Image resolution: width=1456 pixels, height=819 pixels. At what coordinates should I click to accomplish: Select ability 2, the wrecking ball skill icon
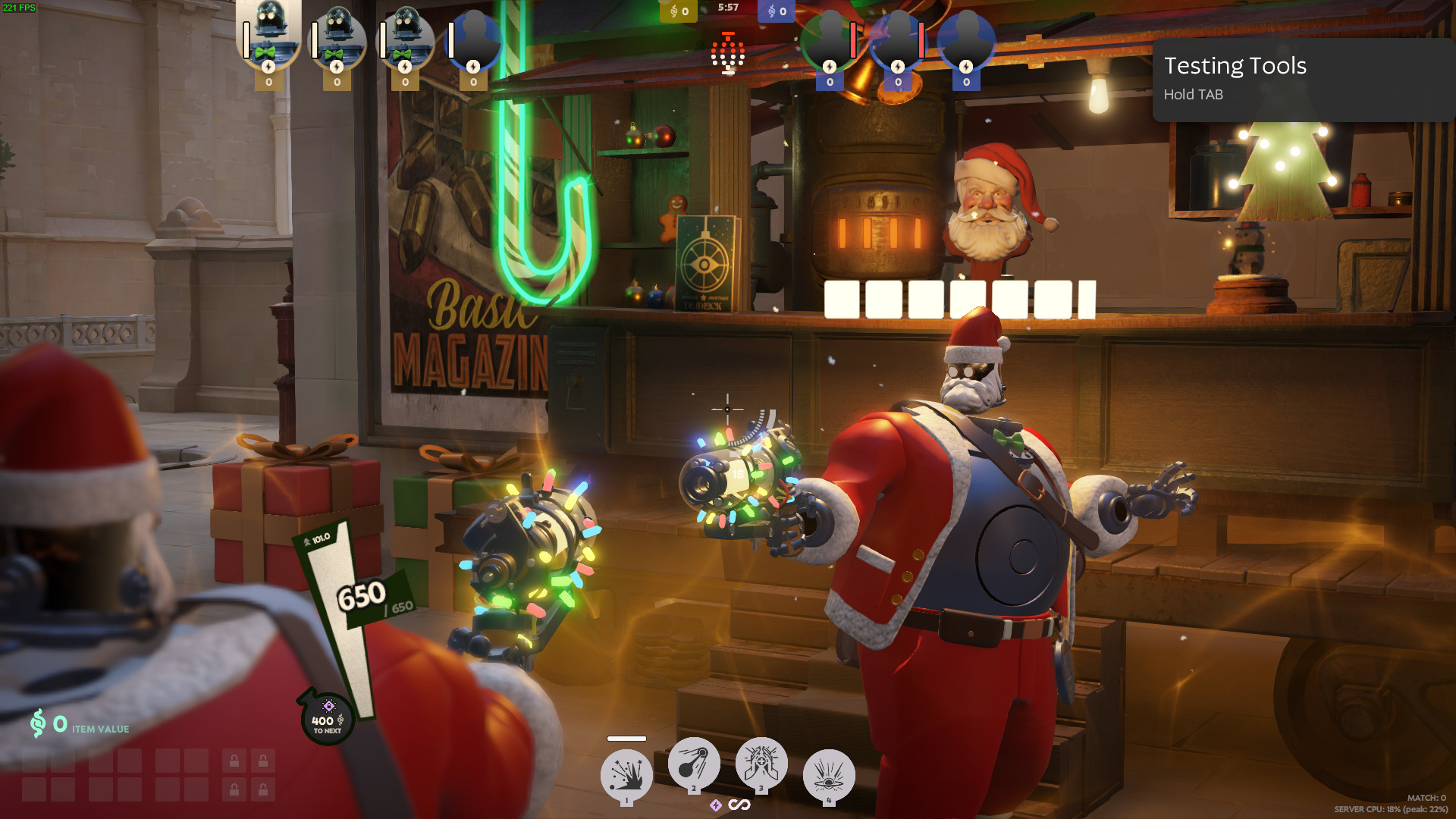tap(693, 764)
